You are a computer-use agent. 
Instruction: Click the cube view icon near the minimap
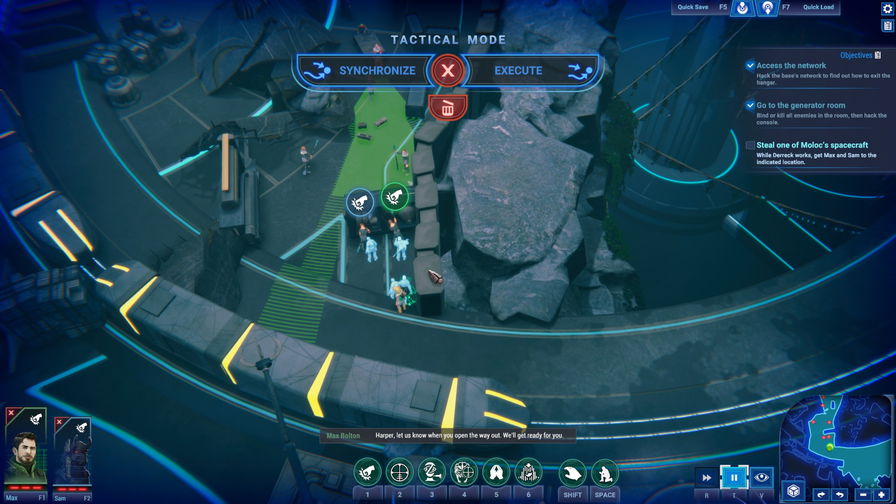[792, 491]
